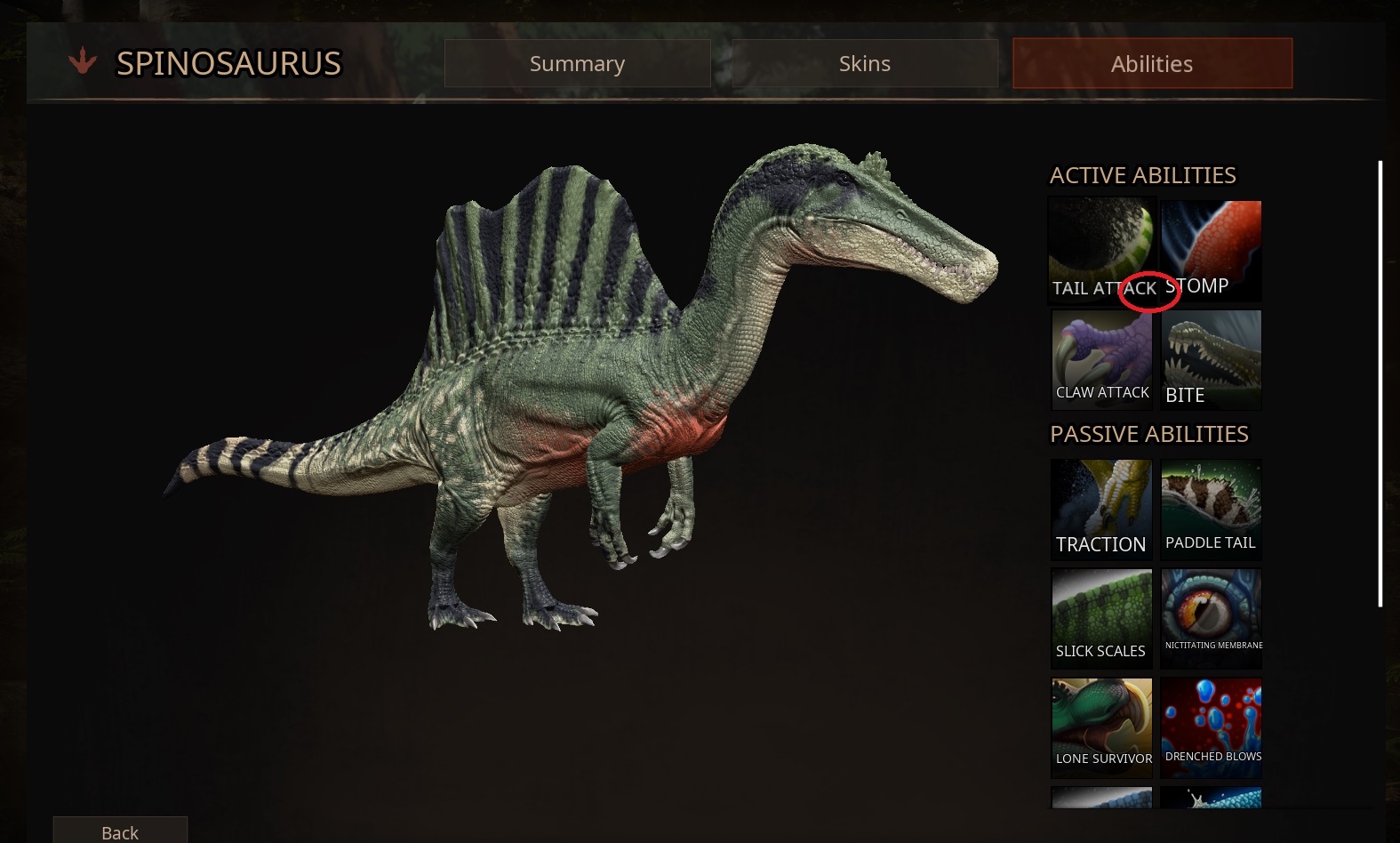The width and height of the screenshot is (1400, 843).
Task: Click the Claw Attack ability
Action: (x=1101, y=359)
